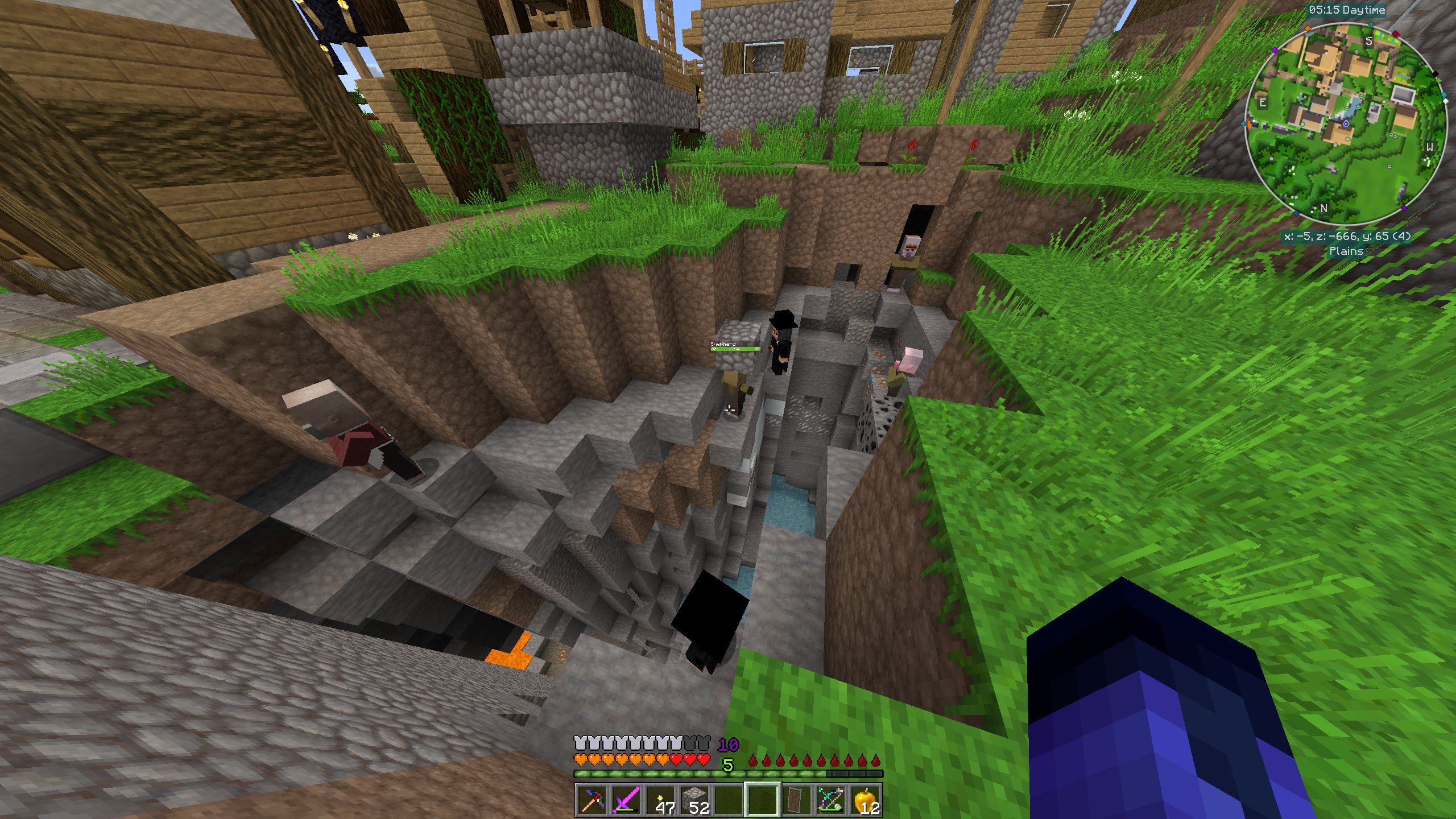
Task: Click the circular minimap
Action: point(1346,123)
